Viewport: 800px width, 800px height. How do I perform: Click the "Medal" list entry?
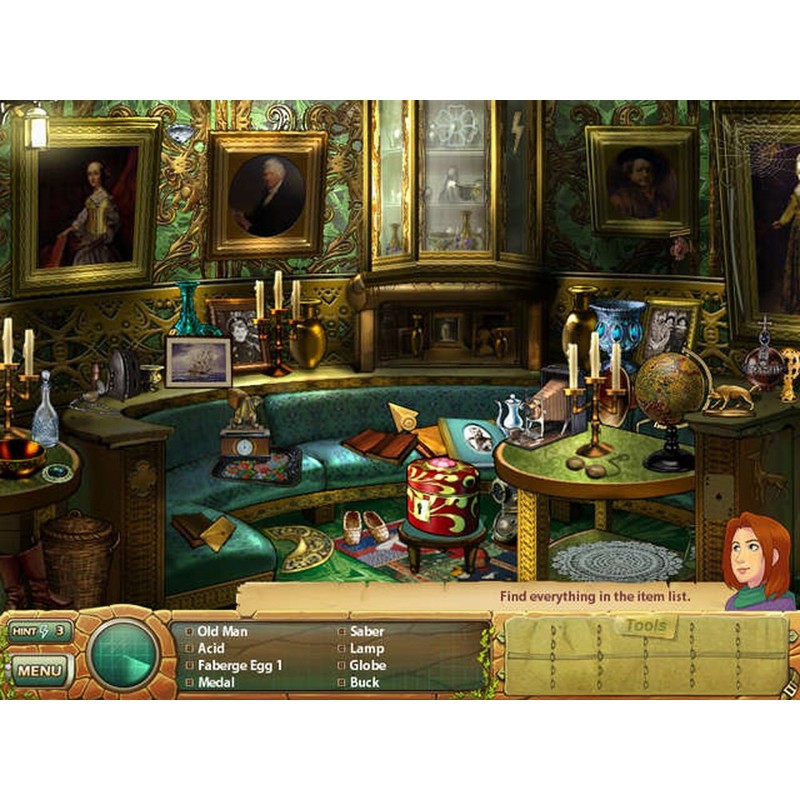click(x=216, y=683)
